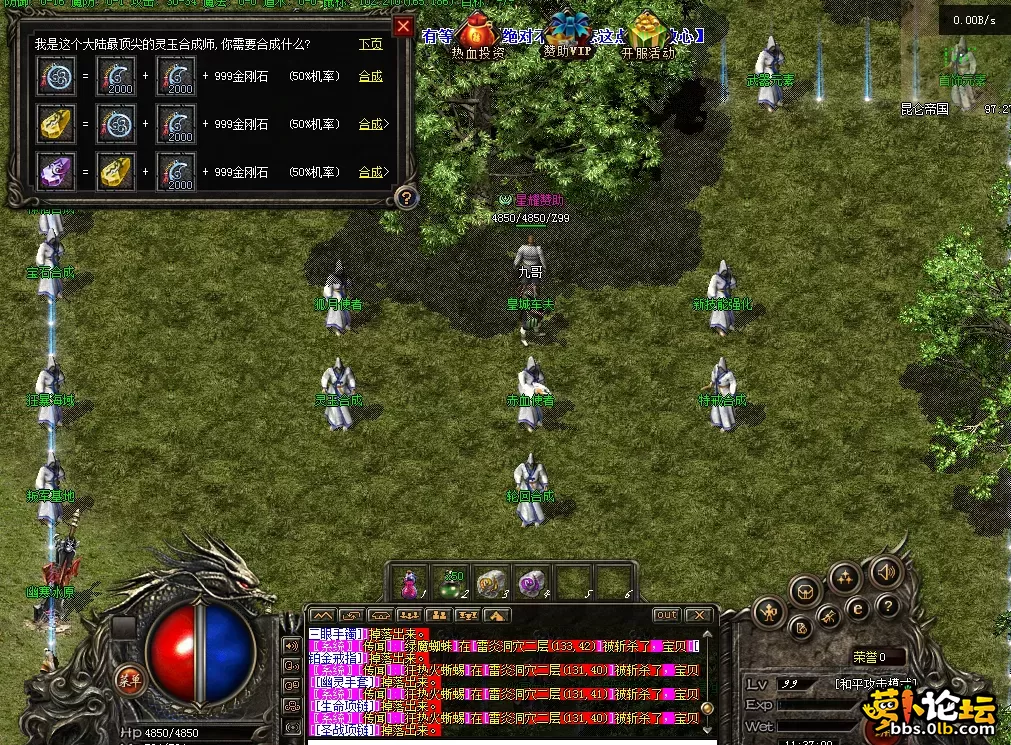1011x745 pixels.
Task: Use the red potion in hotbar slot 1
Action: pos(408,582)
